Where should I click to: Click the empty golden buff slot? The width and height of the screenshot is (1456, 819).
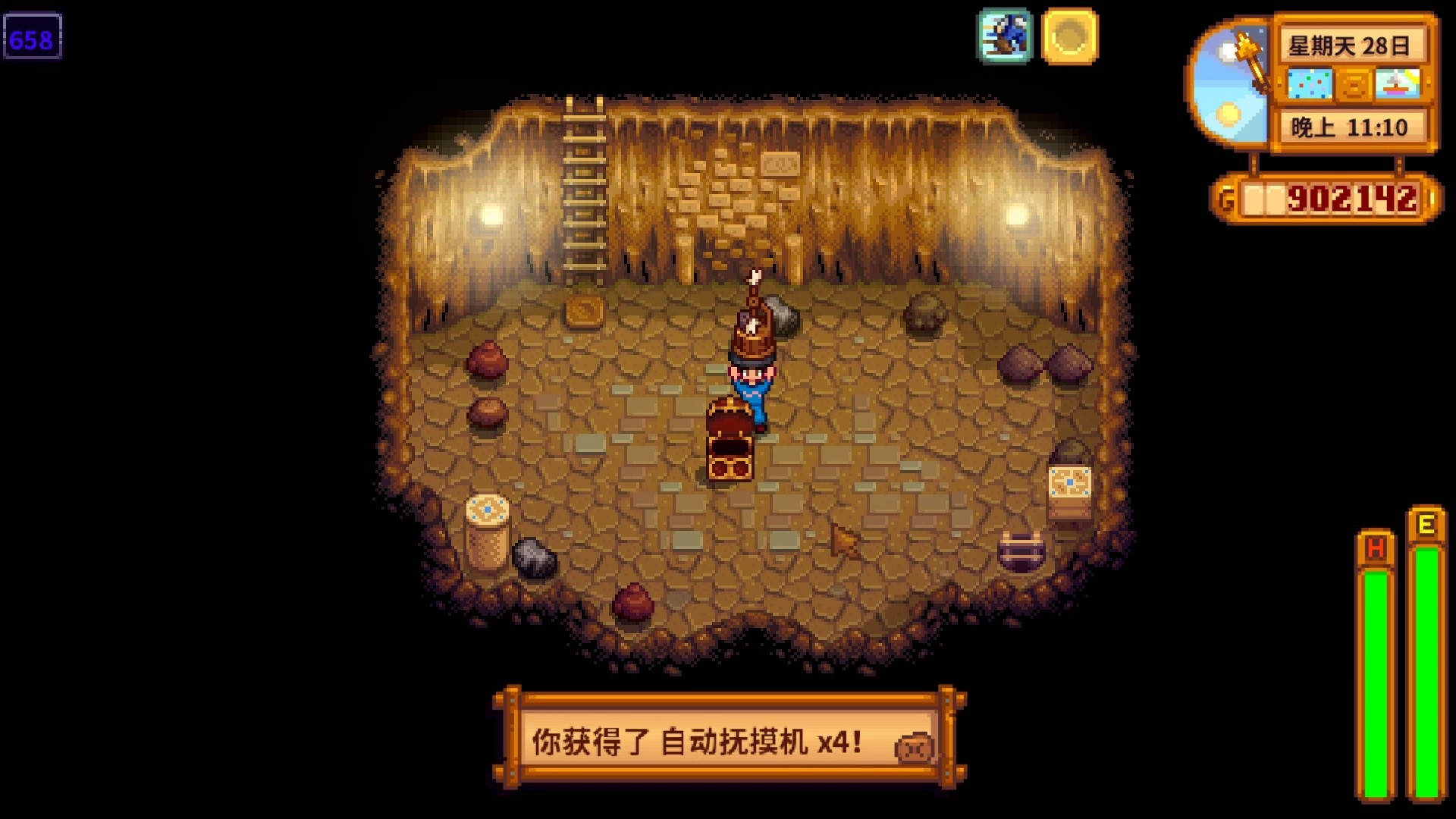click(1072, 35)
